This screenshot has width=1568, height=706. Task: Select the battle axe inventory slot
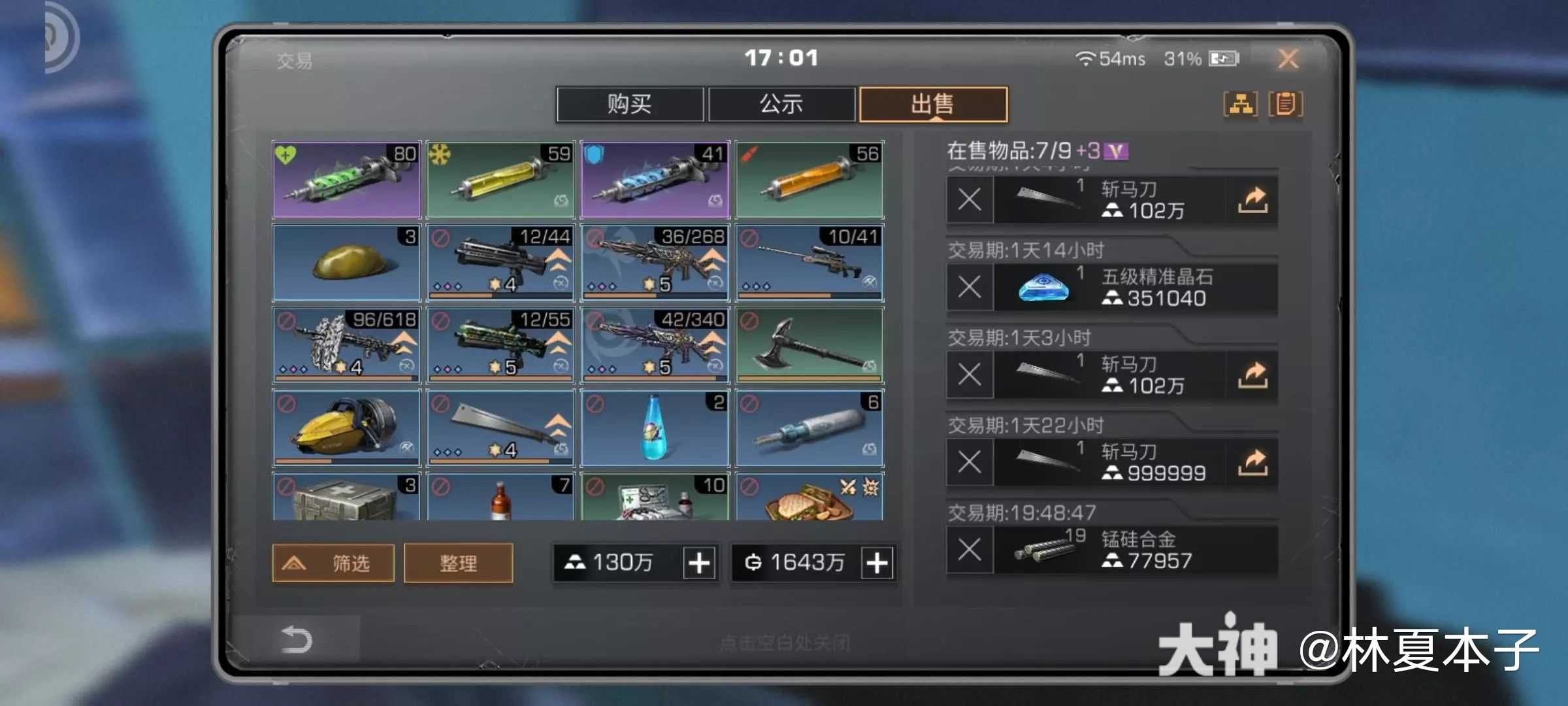pos(809,345)
